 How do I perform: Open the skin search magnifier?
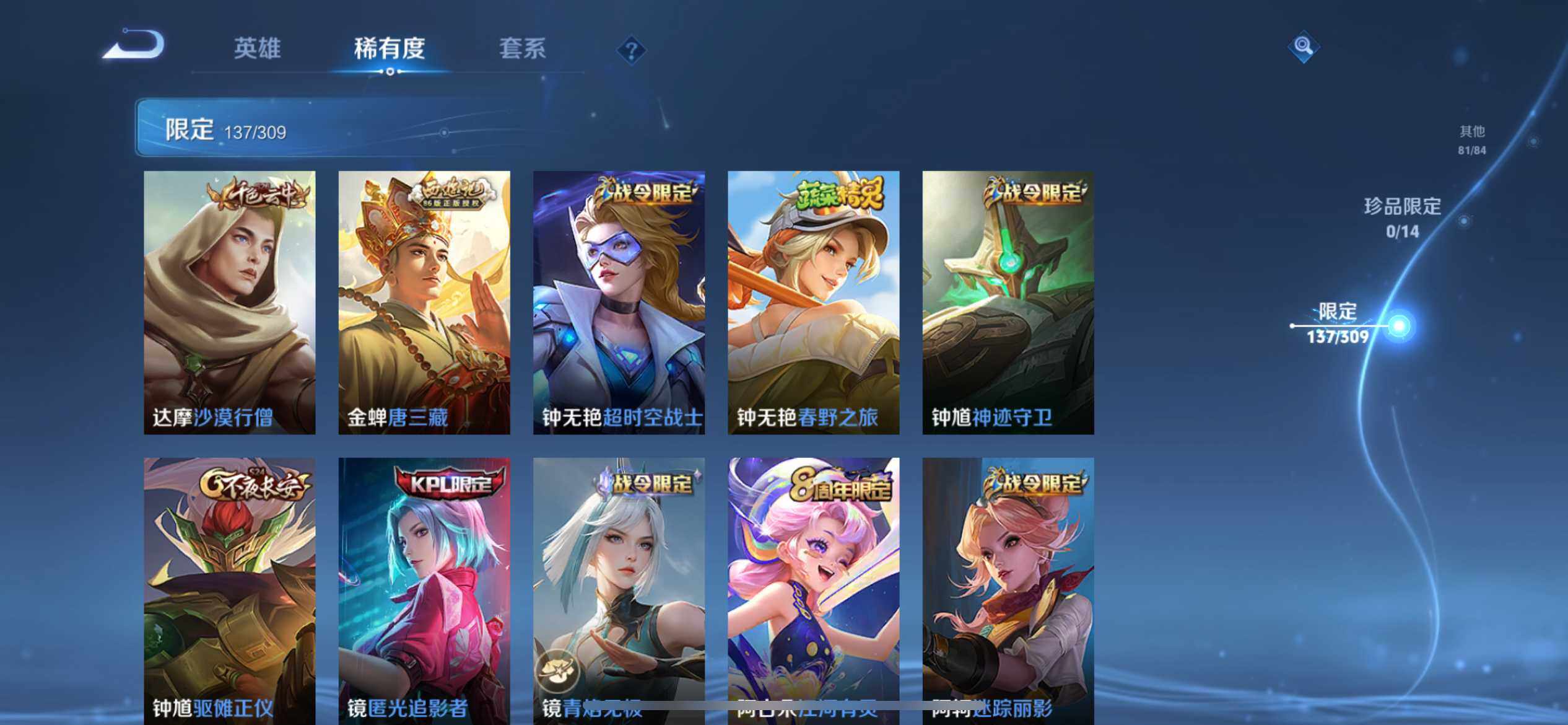click(1303, 46)
